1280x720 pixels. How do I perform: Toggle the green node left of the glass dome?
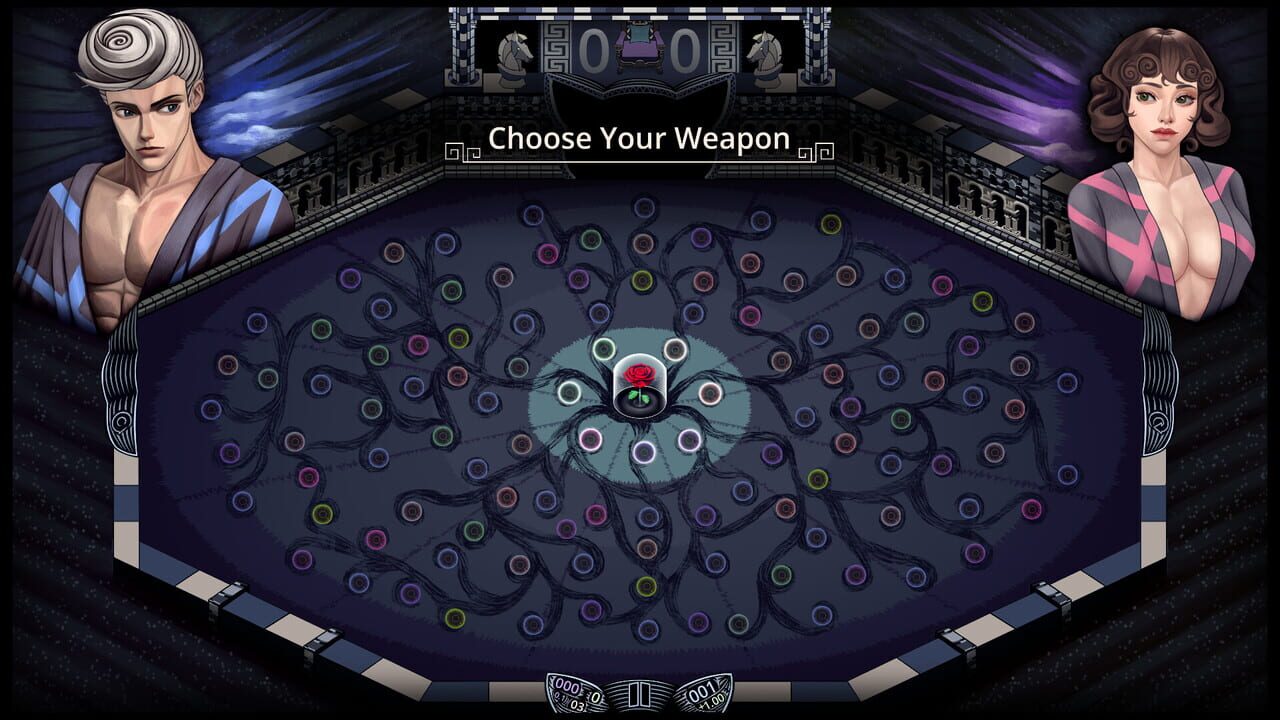click(x=570, y=393)
